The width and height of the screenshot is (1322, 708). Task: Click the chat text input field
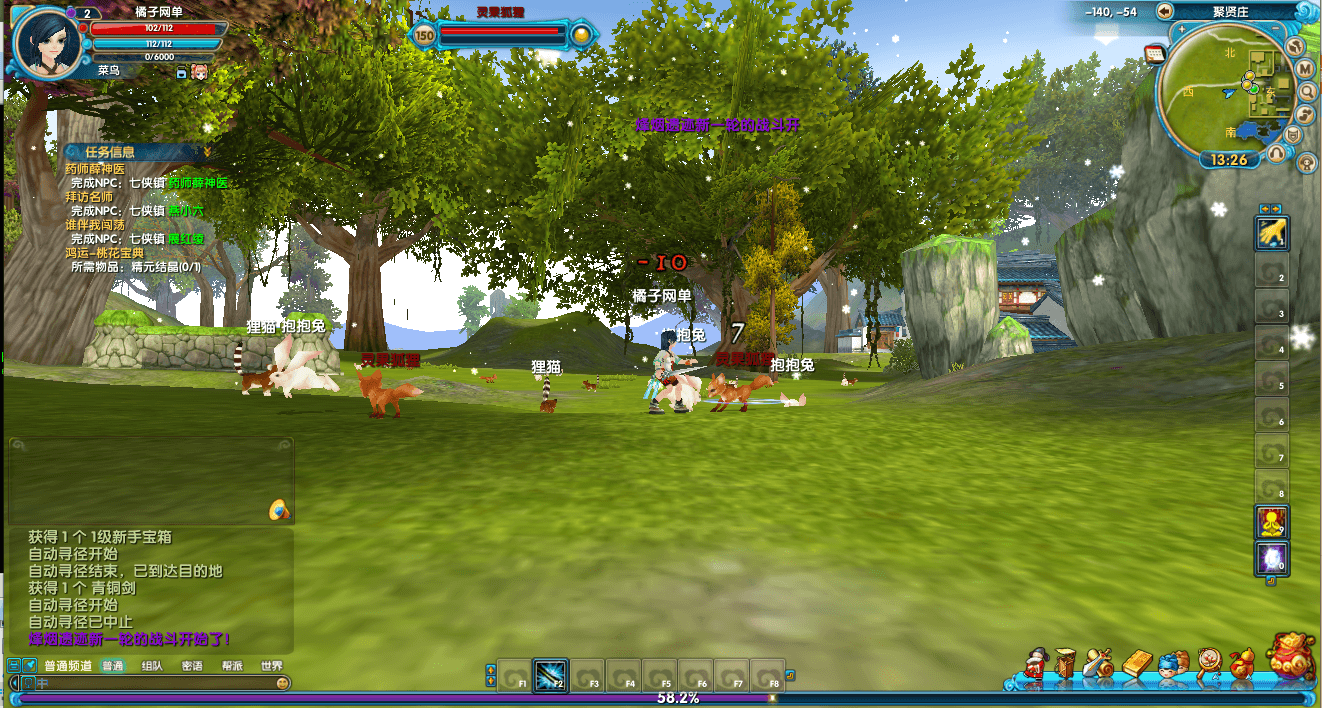click(x=150, y=683)
